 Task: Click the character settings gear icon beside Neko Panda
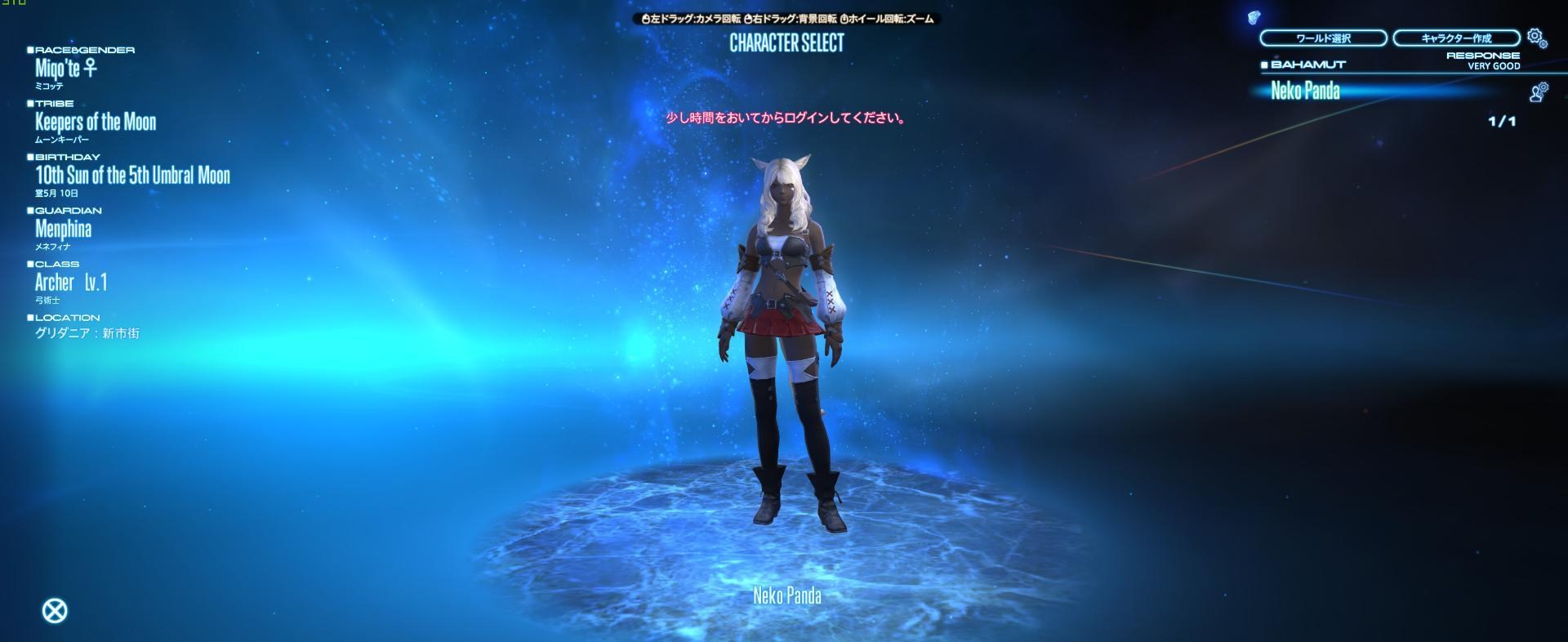[1539, 91]
